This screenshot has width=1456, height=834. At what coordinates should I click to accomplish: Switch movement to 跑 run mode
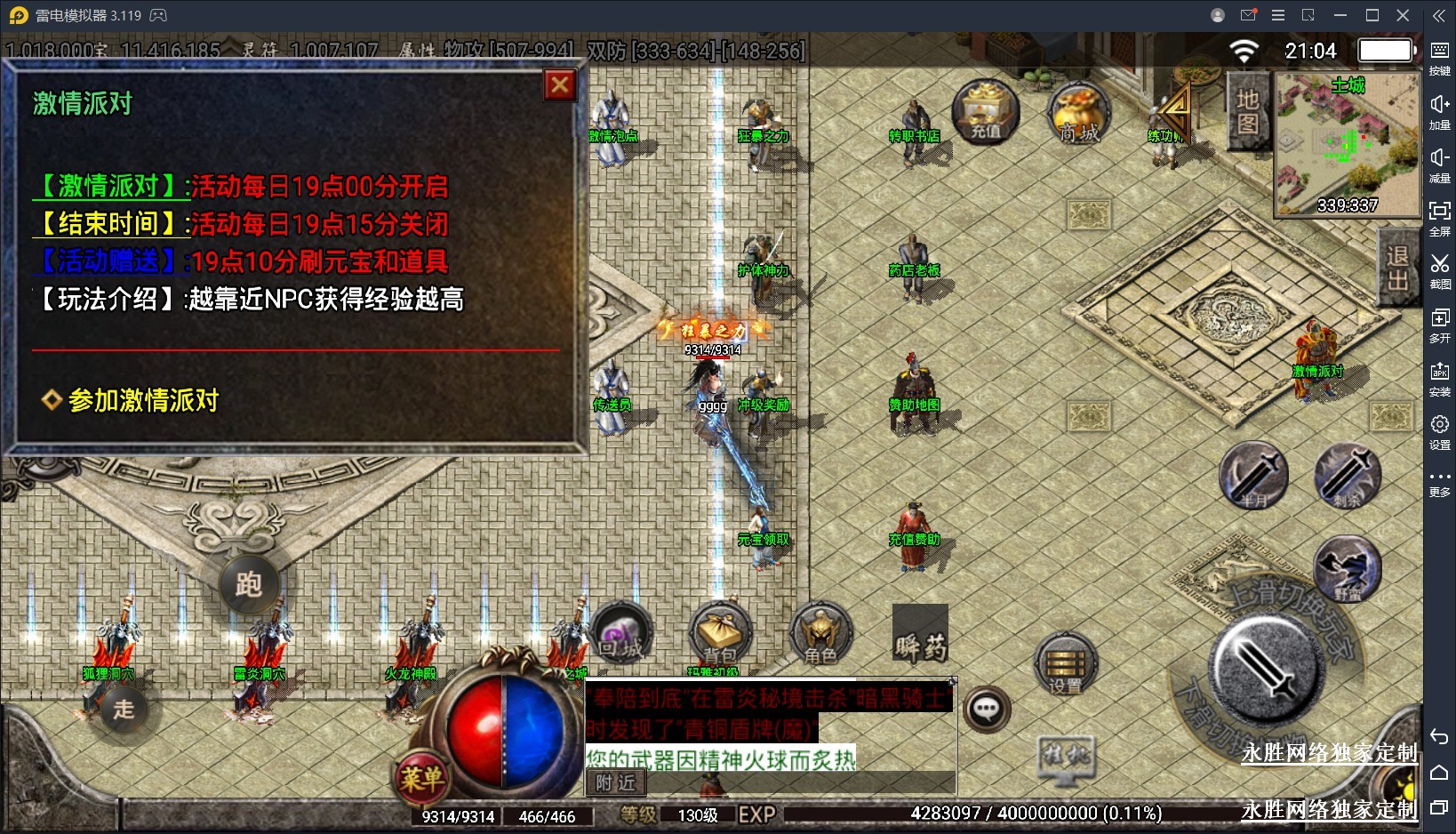[248, 584]
